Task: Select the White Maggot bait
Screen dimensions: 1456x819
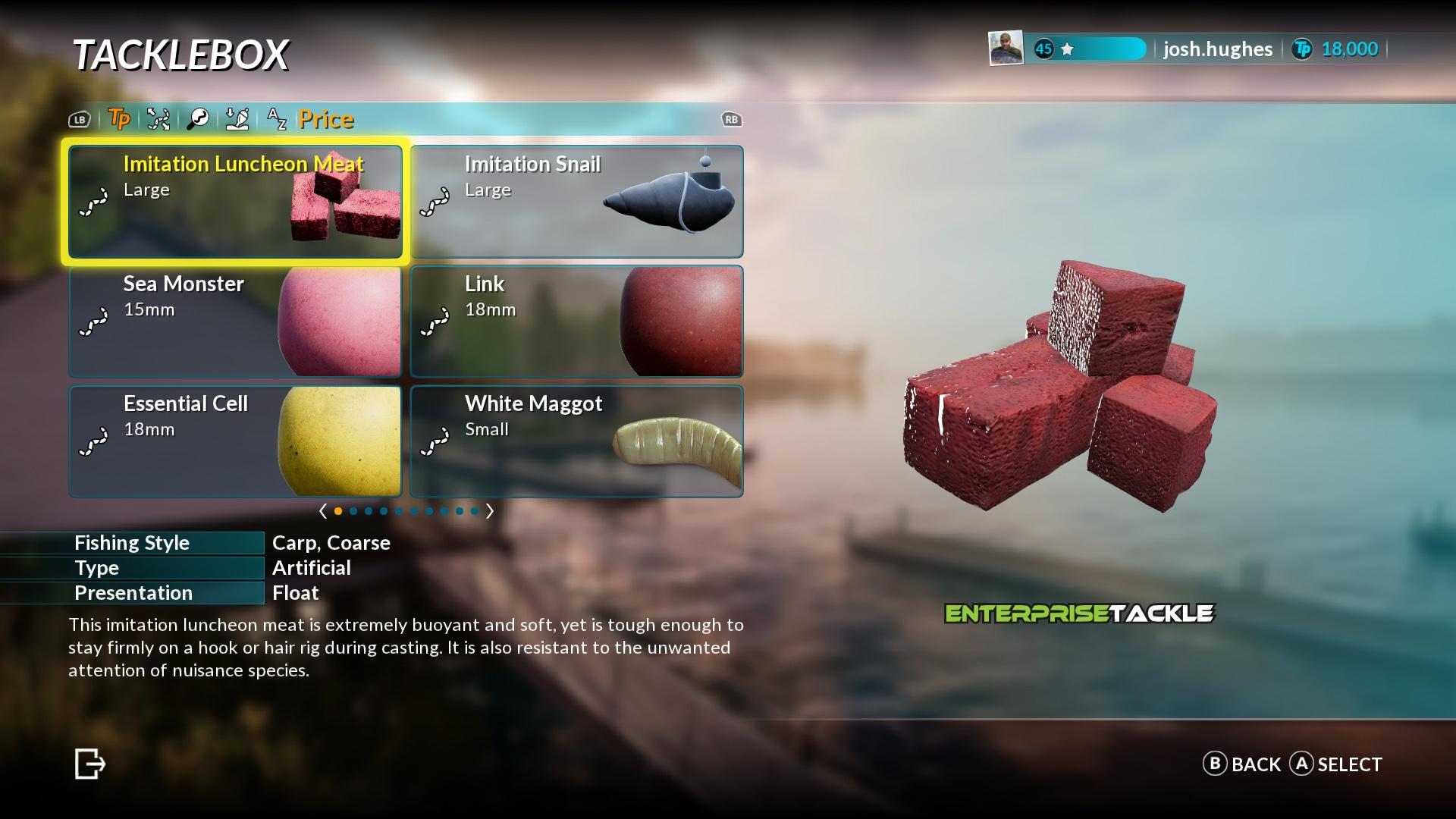Action: 576,441
